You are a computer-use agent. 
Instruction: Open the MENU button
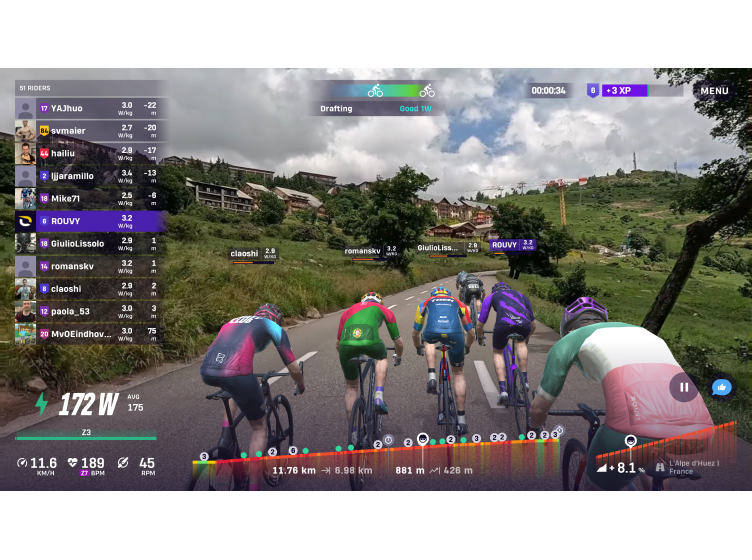[x=714, y=90]
